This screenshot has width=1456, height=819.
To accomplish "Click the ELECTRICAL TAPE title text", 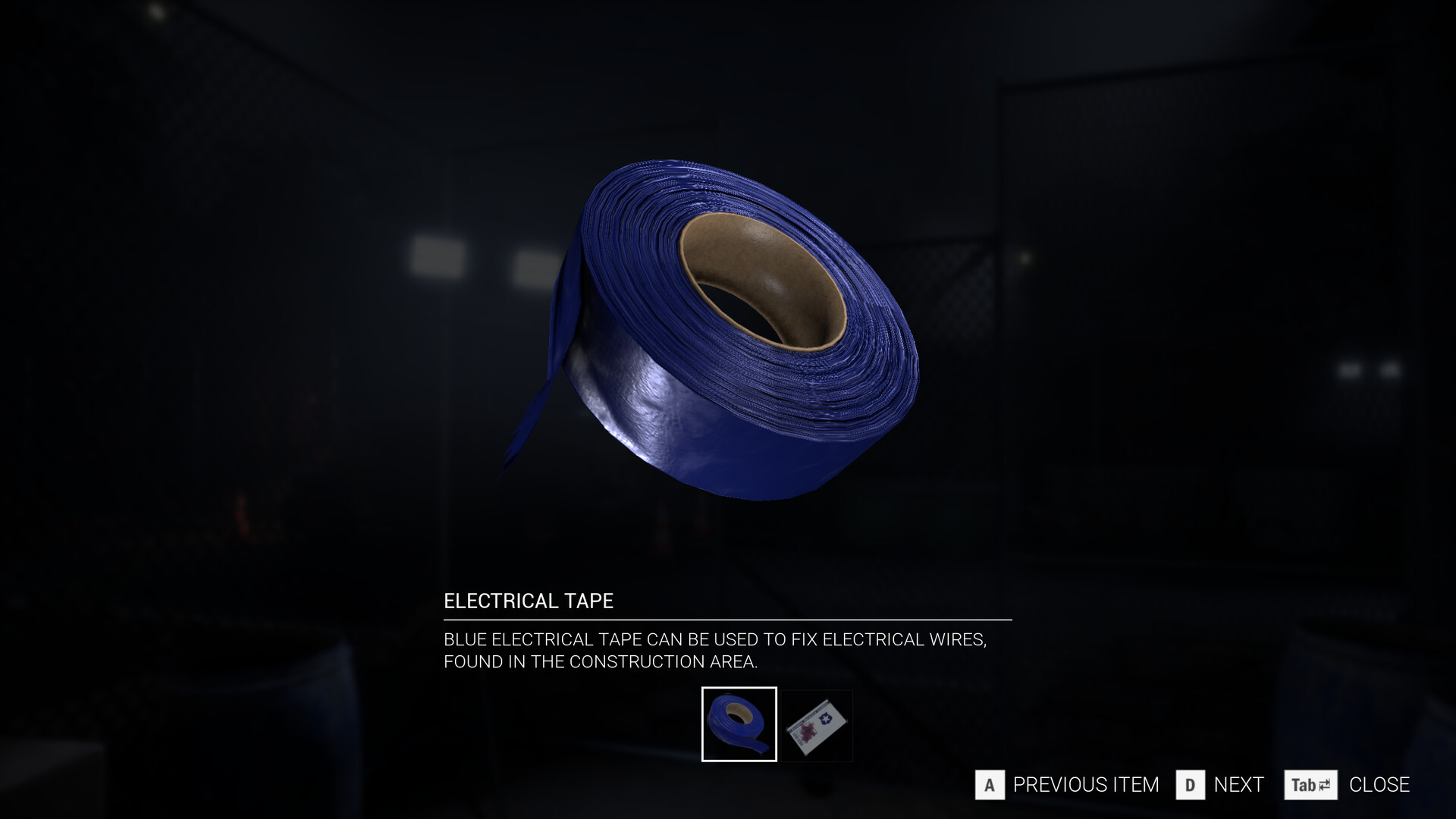I will [529, 601].
